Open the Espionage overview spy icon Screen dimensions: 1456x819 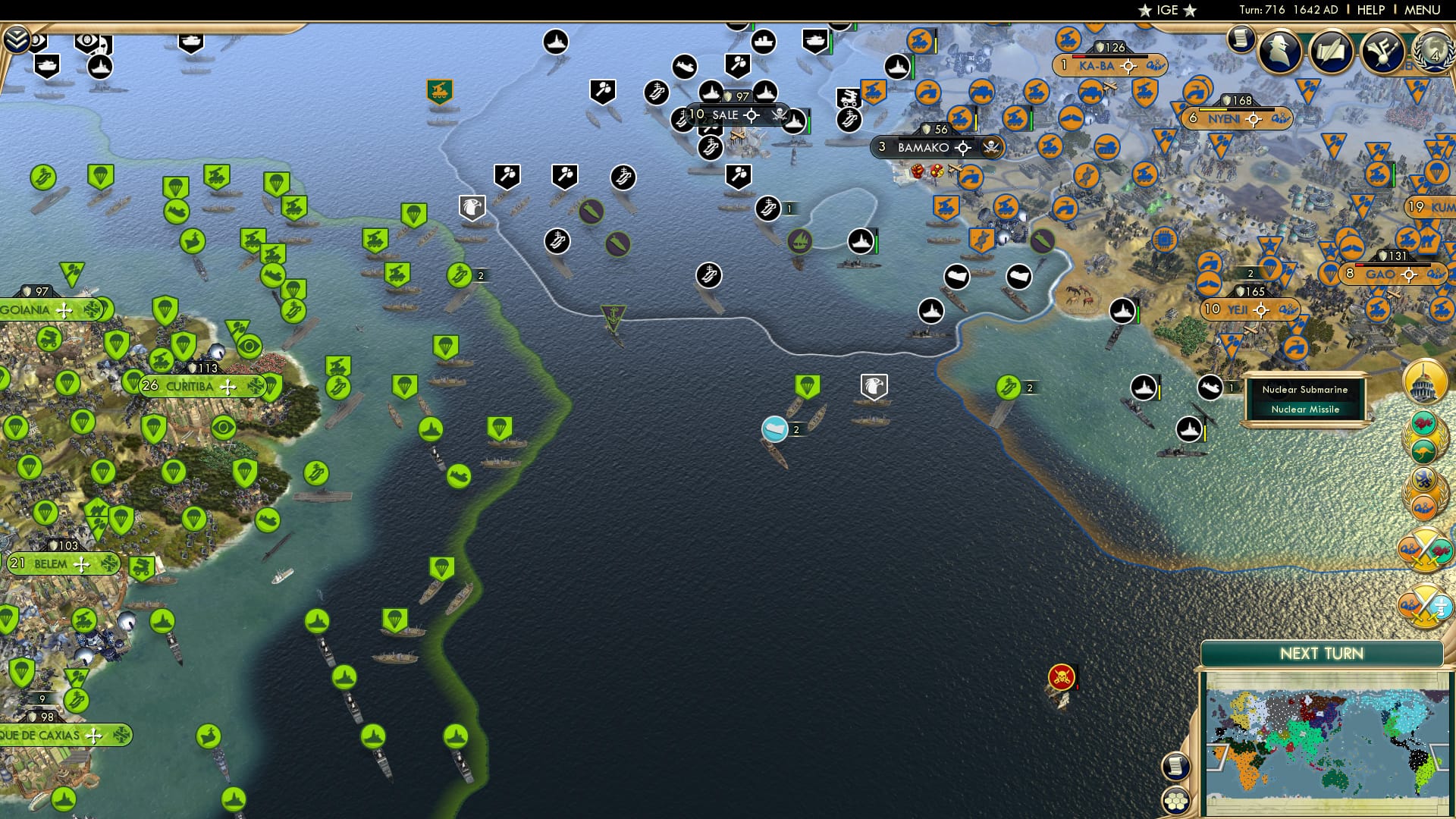point(1279,52)
